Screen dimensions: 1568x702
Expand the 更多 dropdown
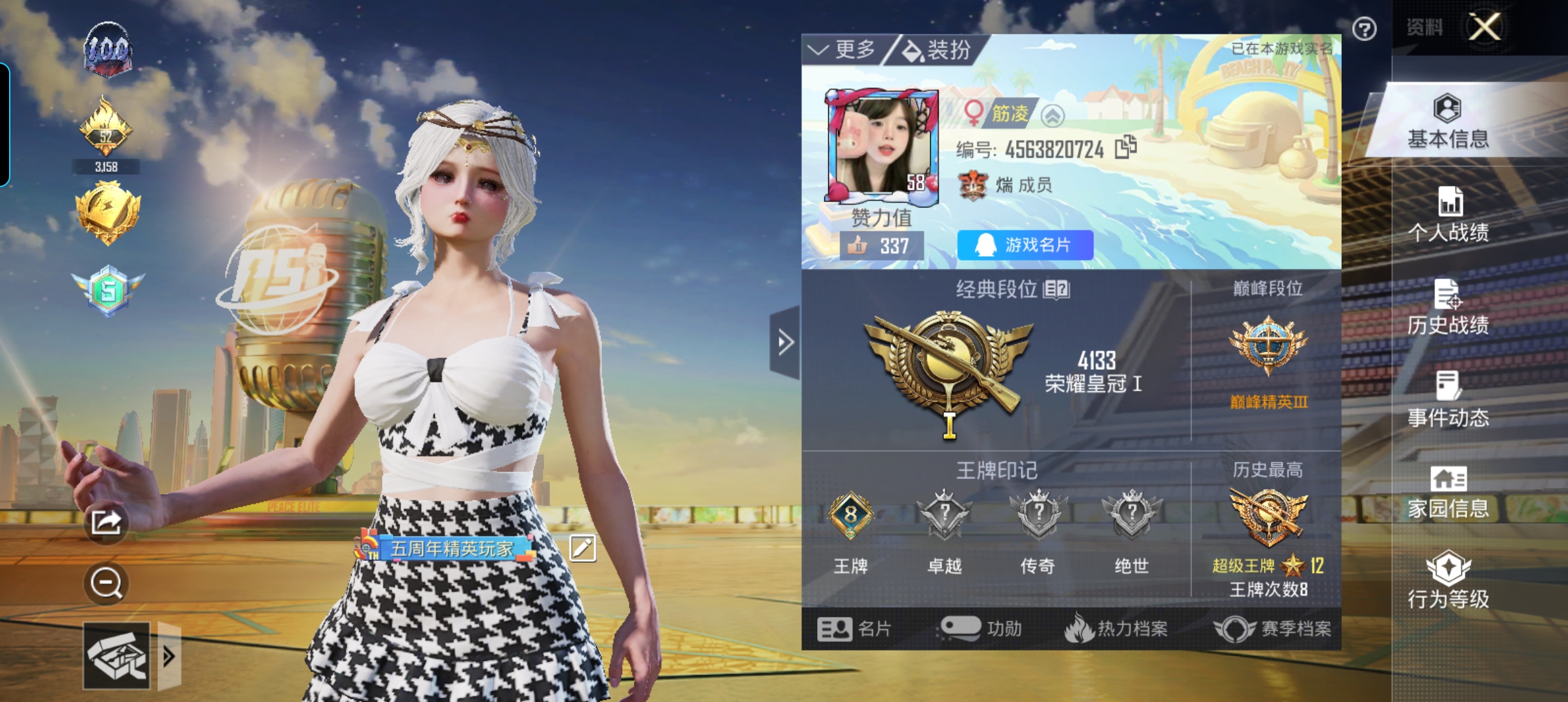(842, 49)
